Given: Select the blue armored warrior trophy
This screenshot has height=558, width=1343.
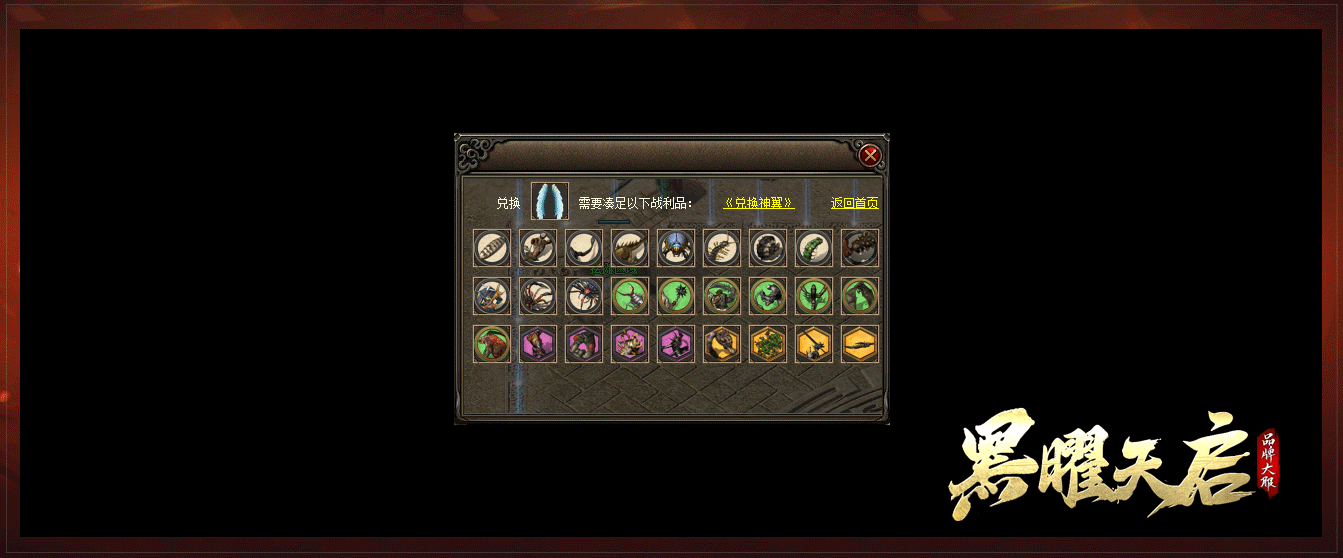Looking at the screenshot, I should point(492,296).
